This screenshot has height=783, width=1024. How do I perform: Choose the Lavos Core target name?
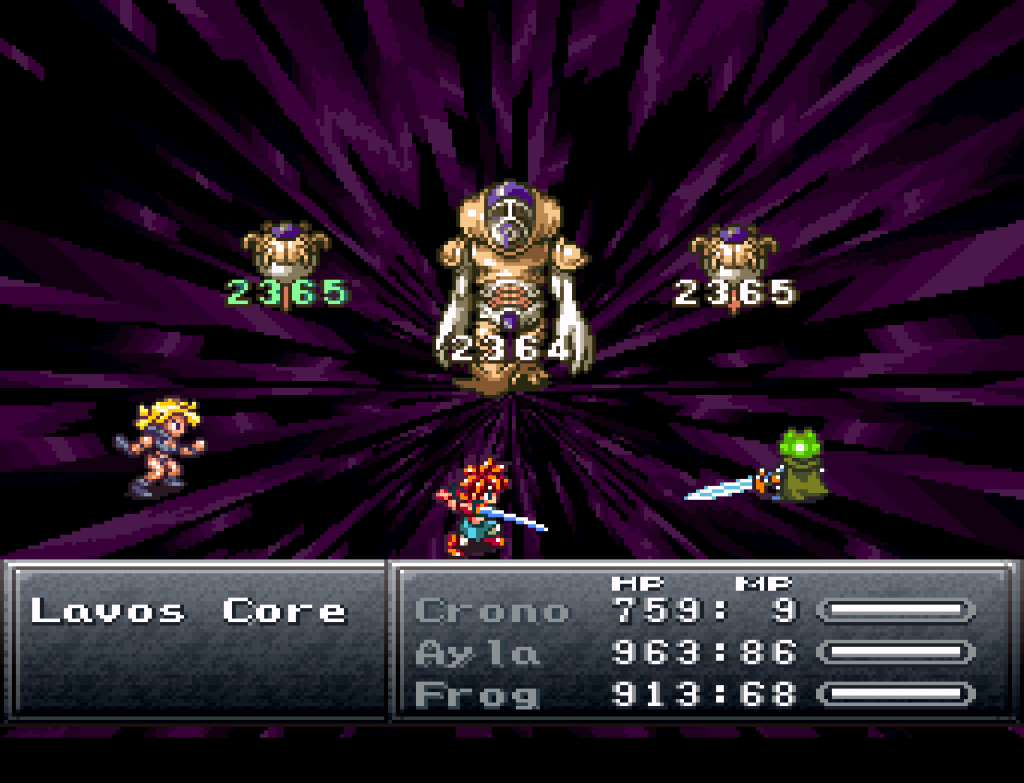tap(188, 611)
